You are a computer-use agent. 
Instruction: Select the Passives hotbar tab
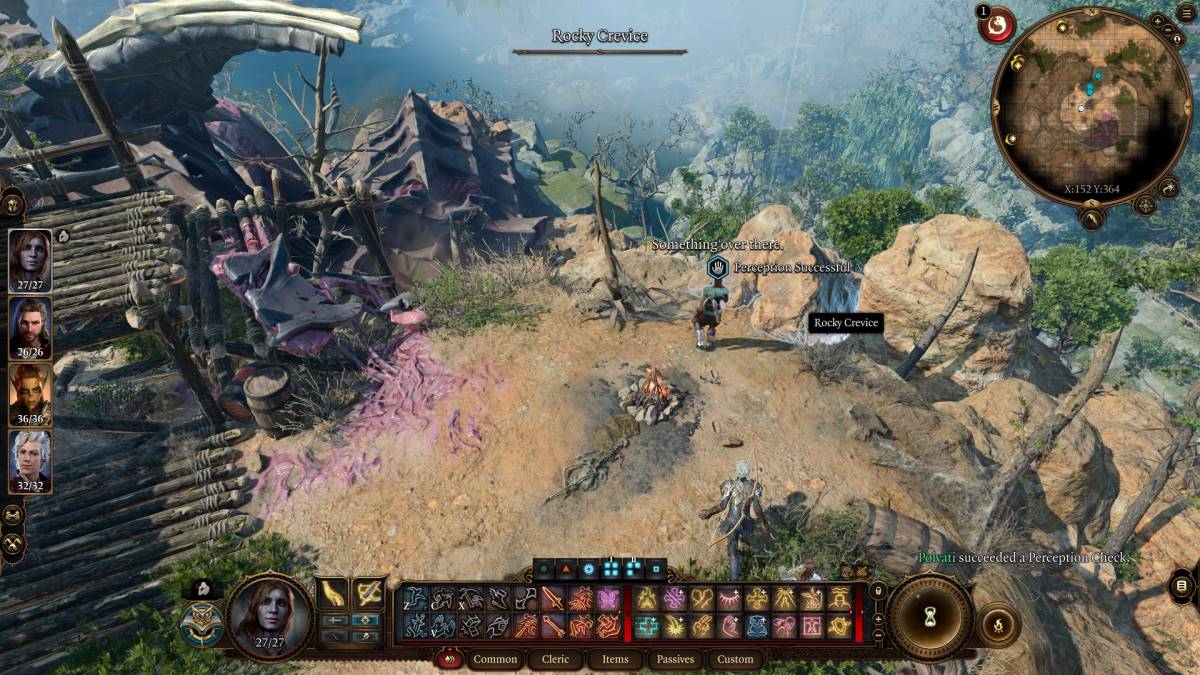pyautogui.click(x=675, y=659)
